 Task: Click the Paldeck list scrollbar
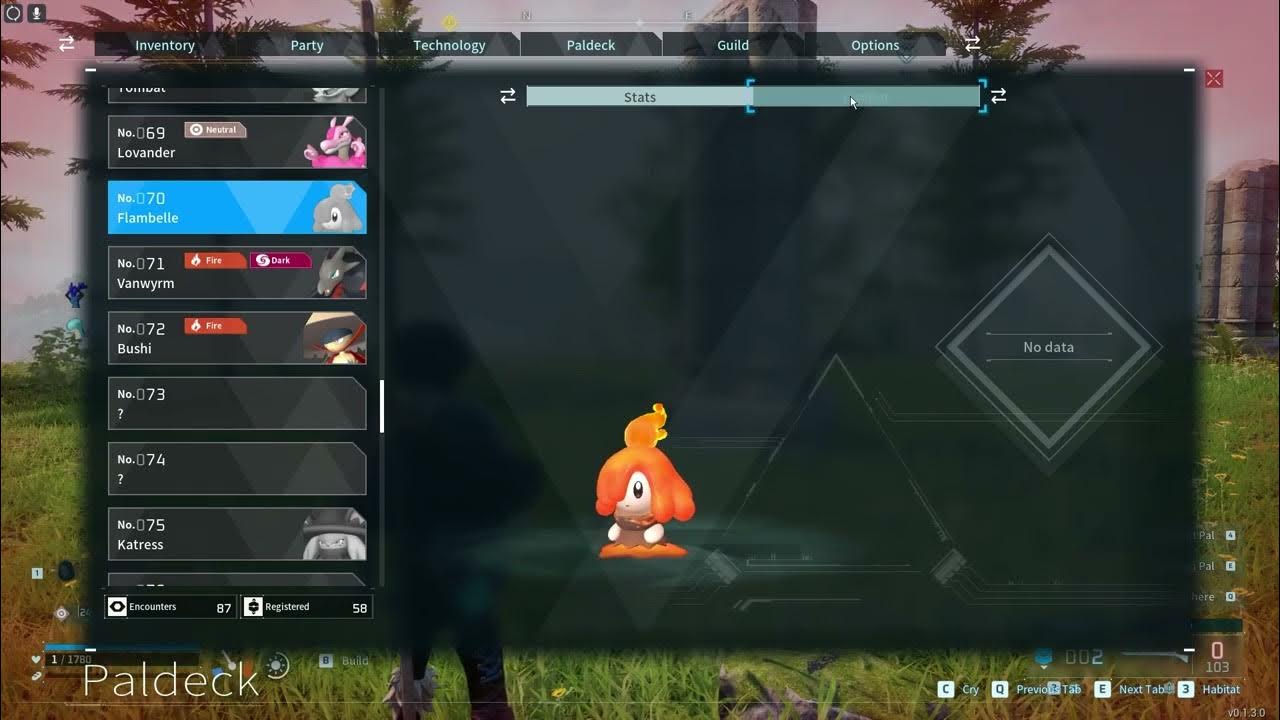[x=382, y=406]
